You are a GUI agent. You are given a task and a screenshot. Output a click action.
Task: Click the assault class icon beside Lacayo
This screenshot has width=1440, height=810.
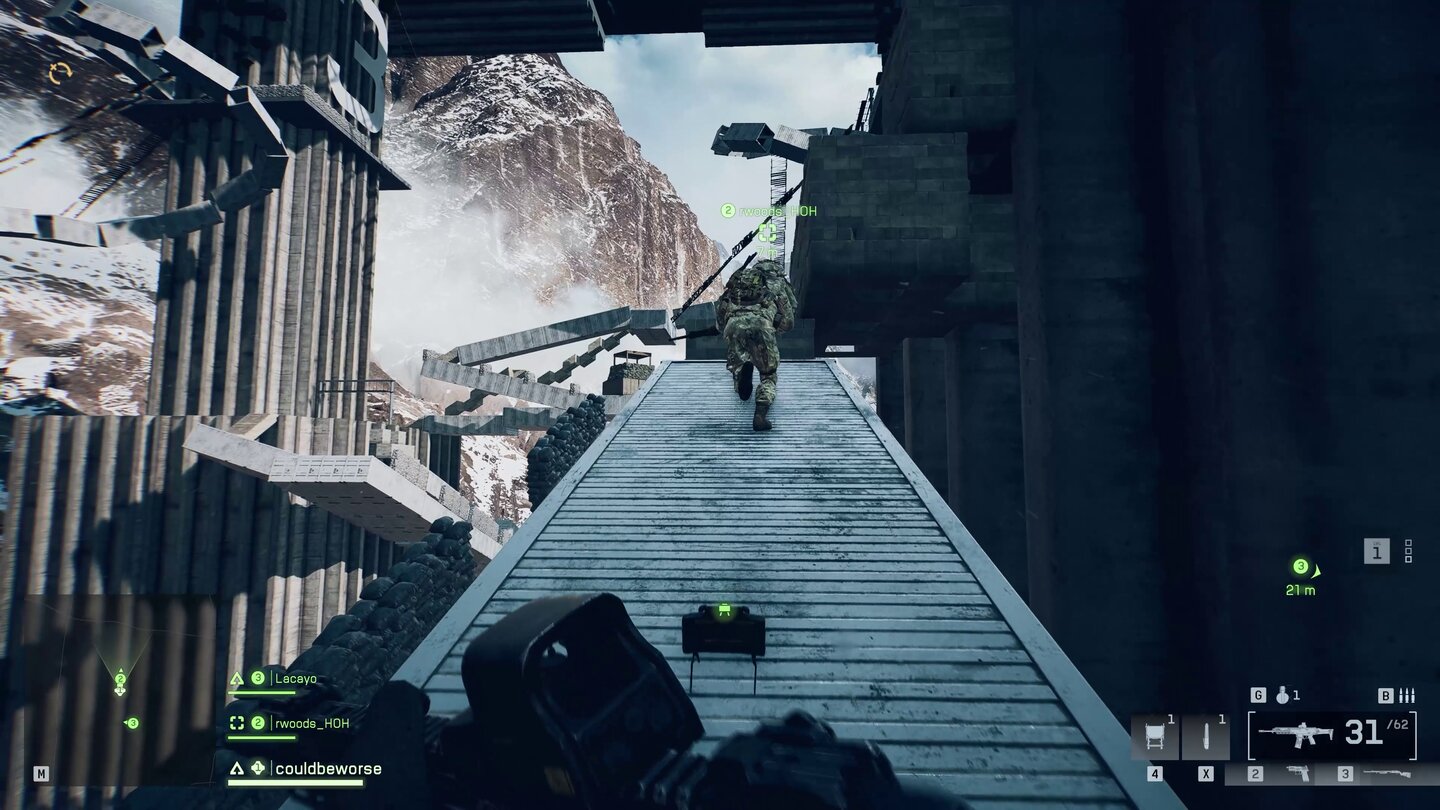click(238, 678)
